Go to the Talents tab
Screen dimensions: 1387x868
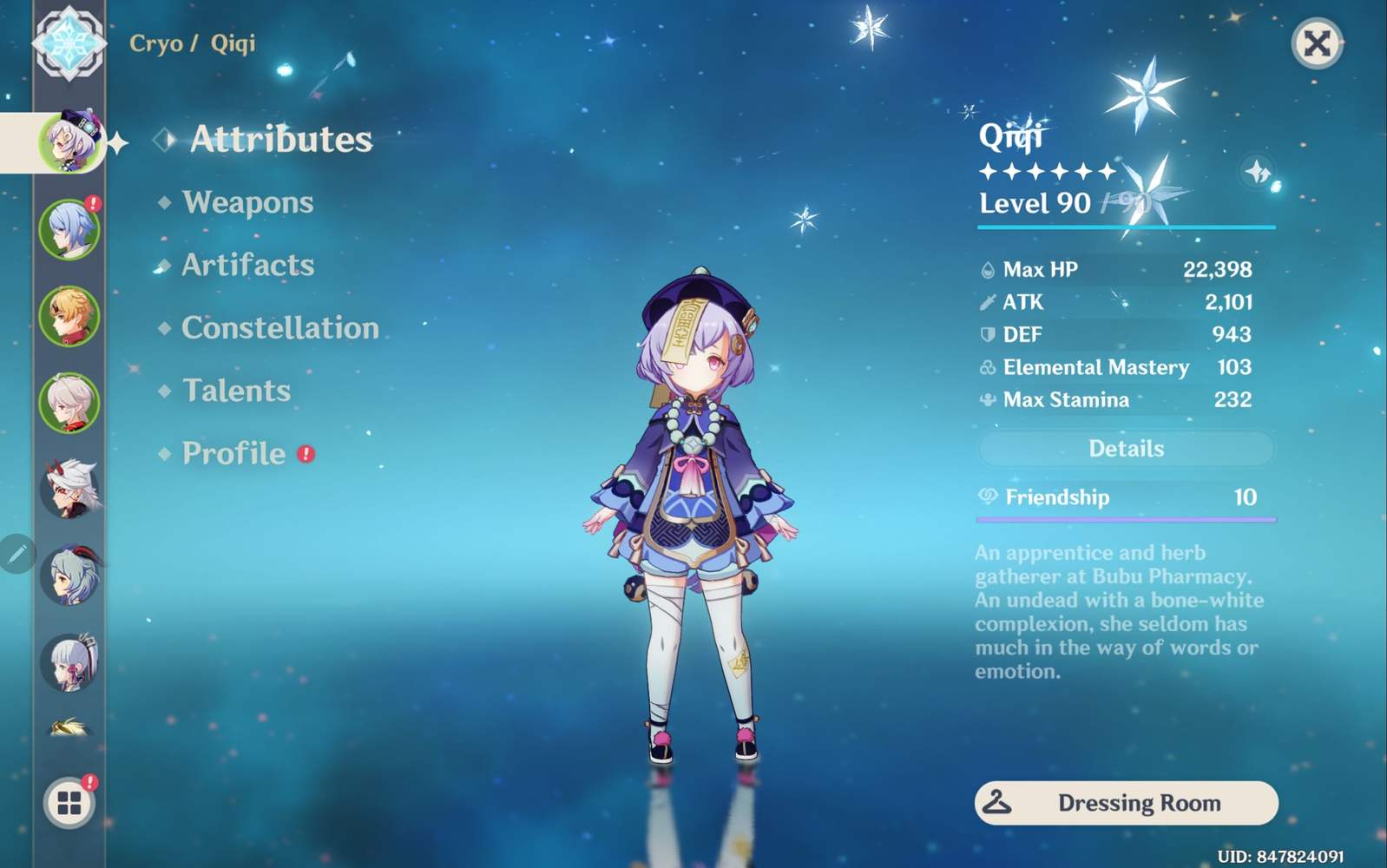(x=236, y=391)
